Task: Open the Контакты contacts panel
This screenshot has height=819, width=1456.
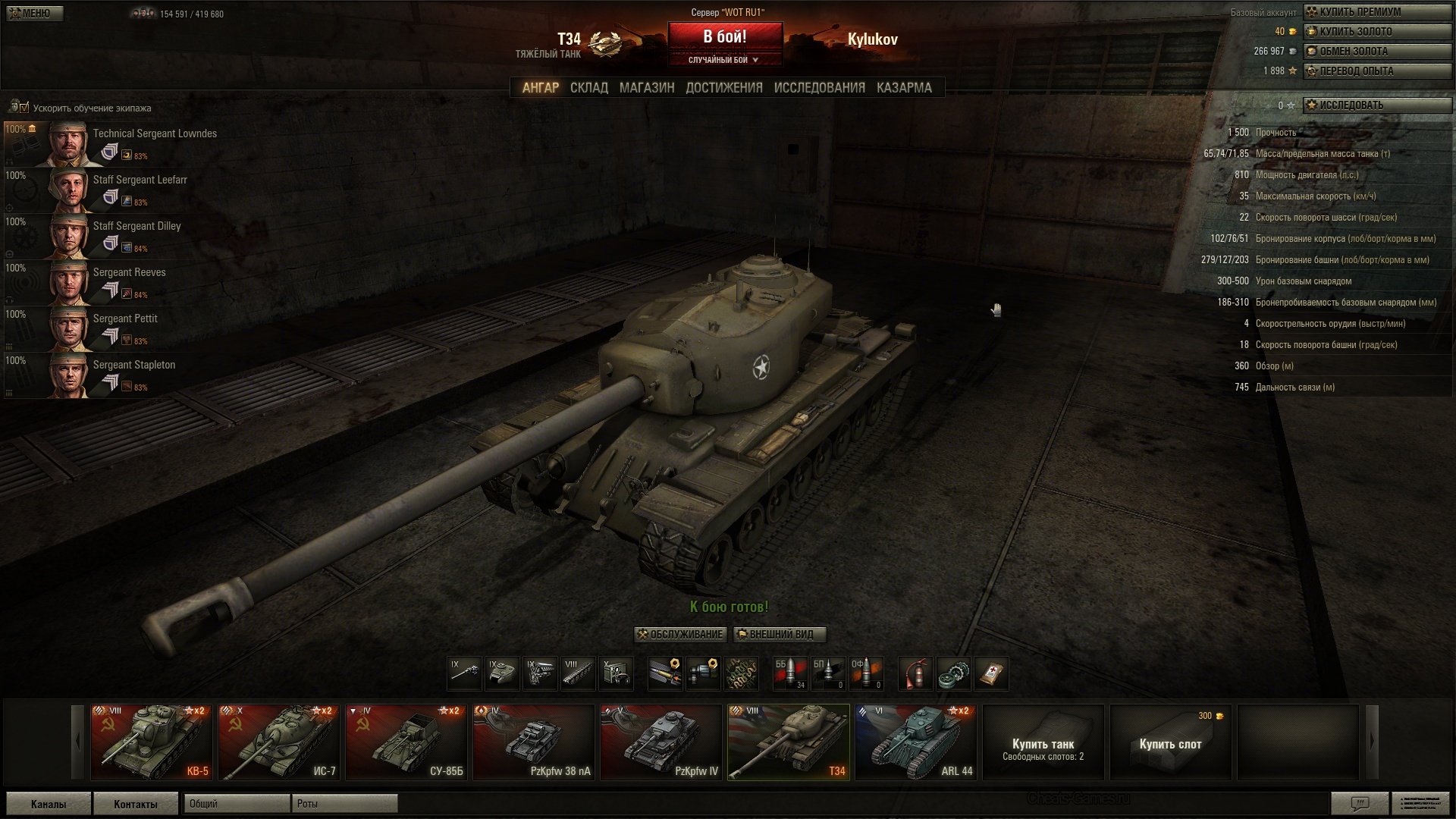Action: [x=136, y=804]
